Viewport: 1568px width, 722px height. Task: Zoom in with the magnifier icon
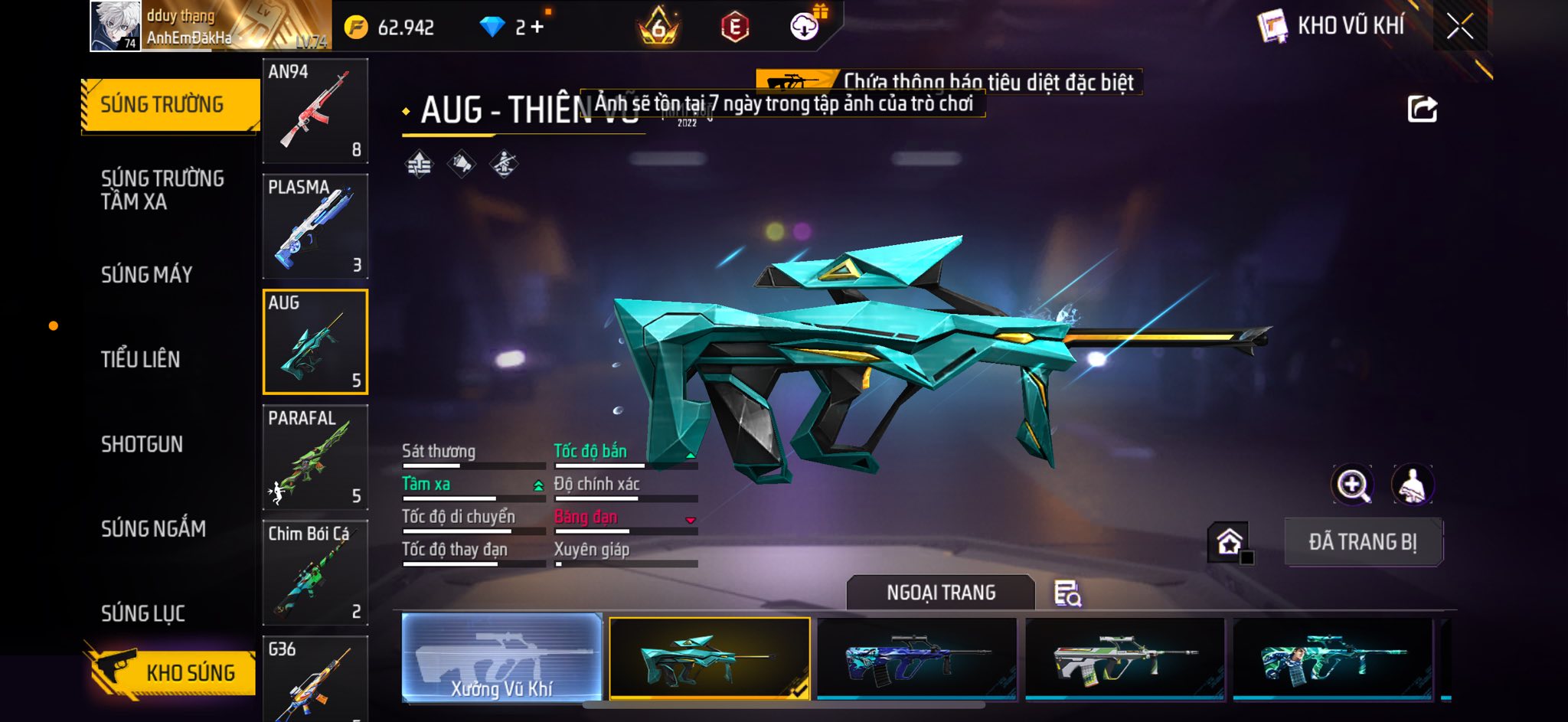(1353, 485)
